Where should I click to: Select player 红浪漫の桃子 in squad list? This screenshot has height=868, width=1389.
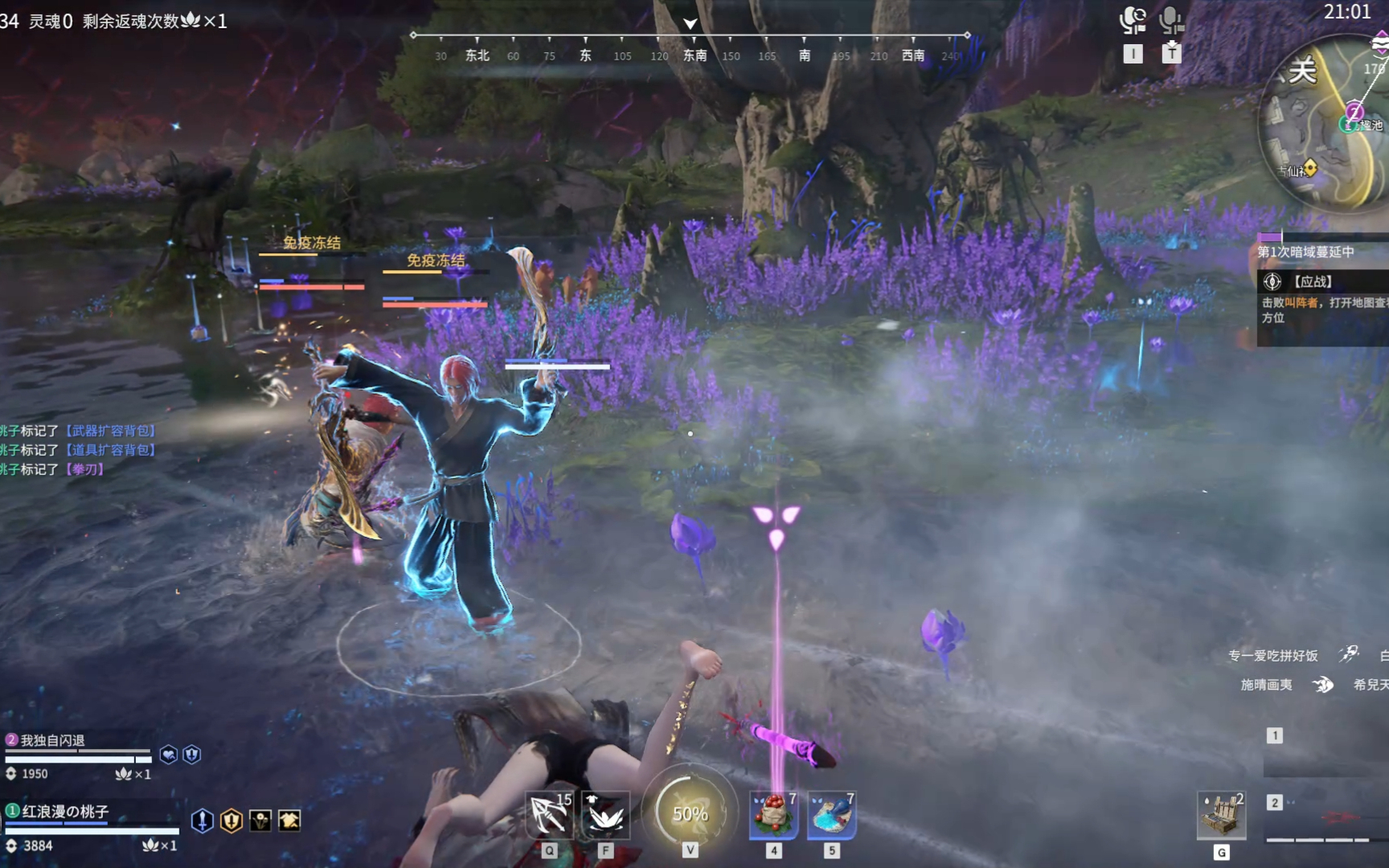(65, 812)
